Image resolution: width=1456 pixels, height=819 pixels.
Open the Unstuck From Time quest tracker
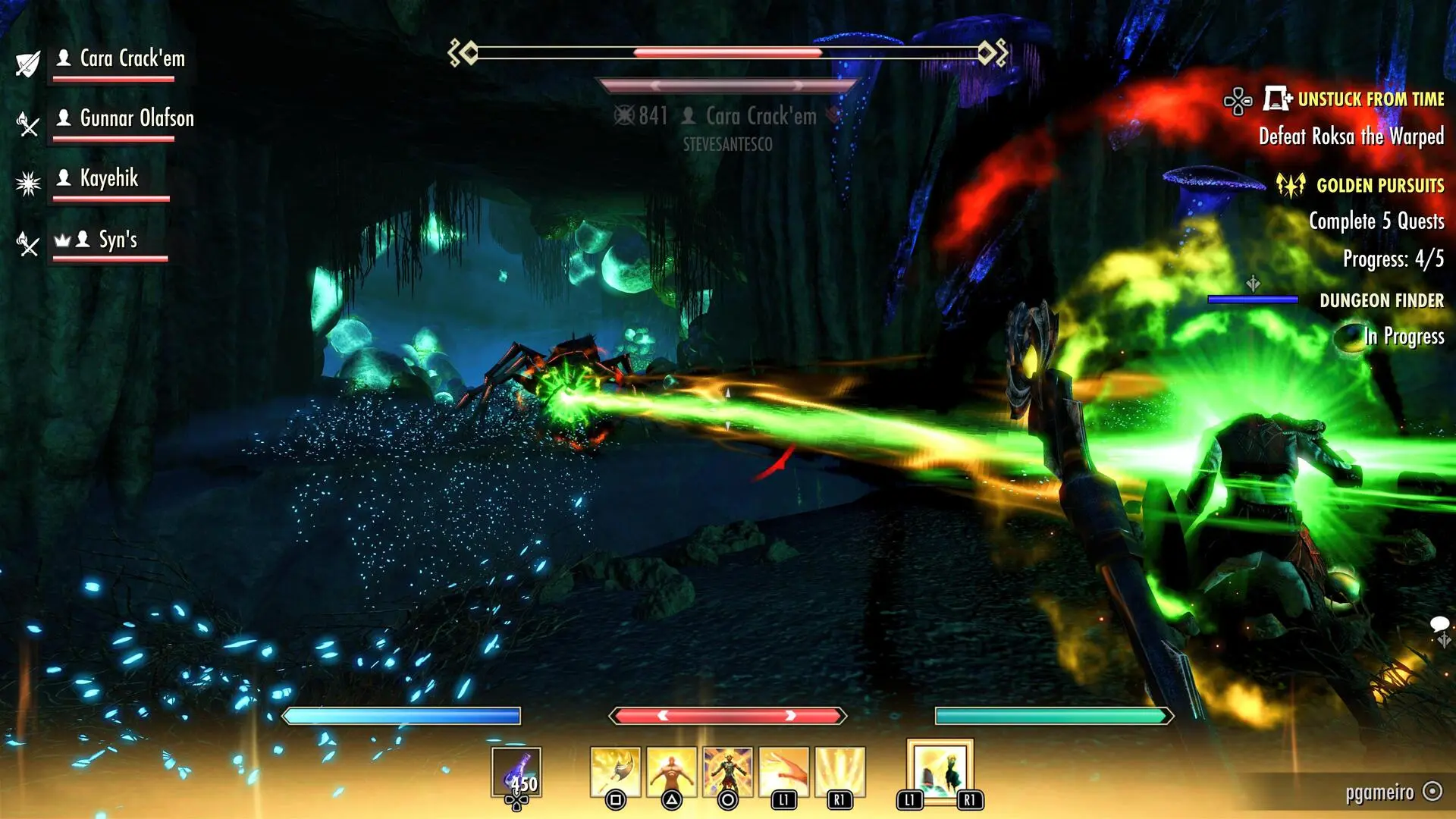(1370, 99)
